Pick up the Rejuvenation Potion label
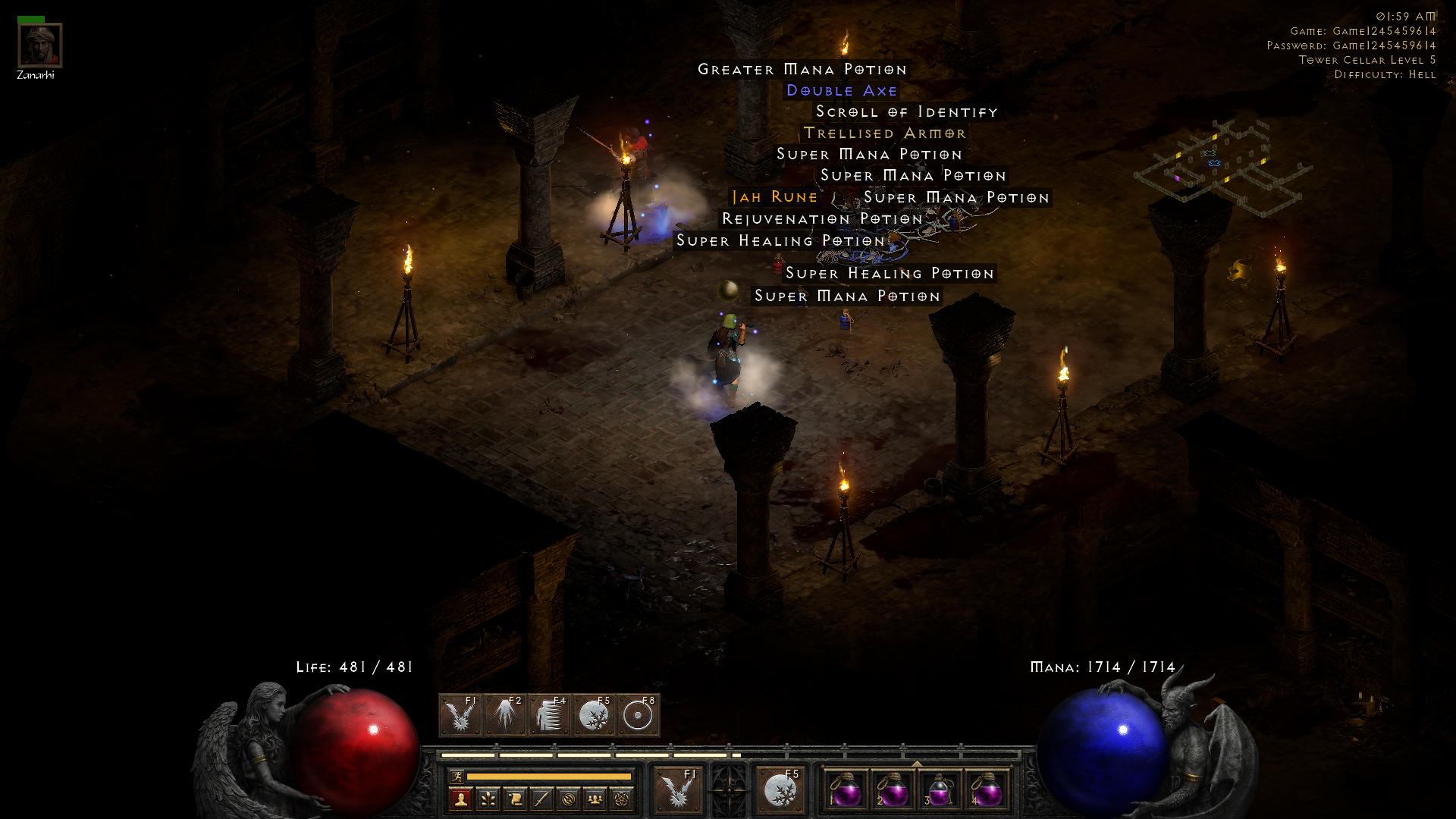 [822, 219]
